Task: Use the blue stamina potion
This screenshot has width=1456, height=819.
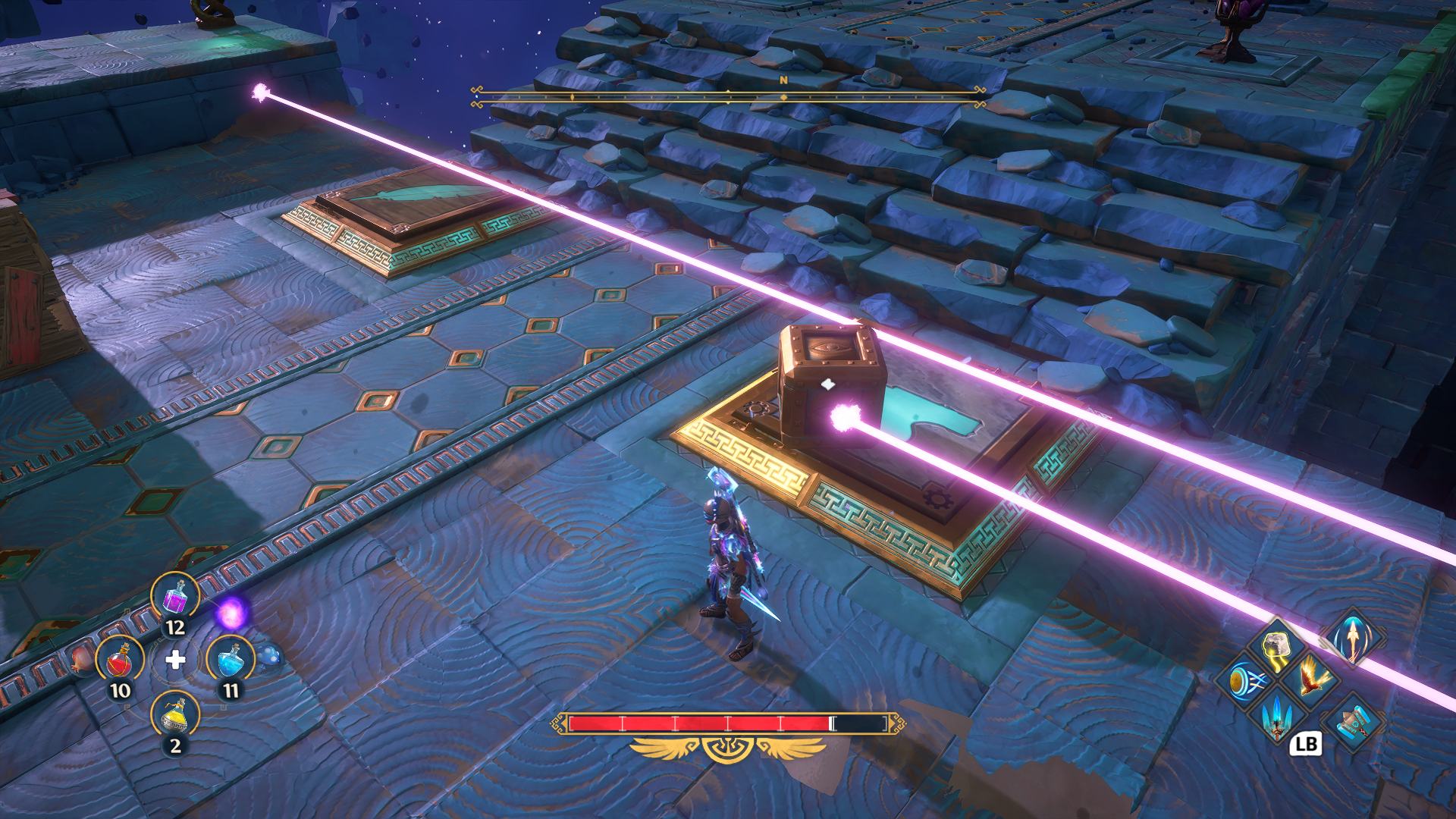Action: (x=231, y=660)
